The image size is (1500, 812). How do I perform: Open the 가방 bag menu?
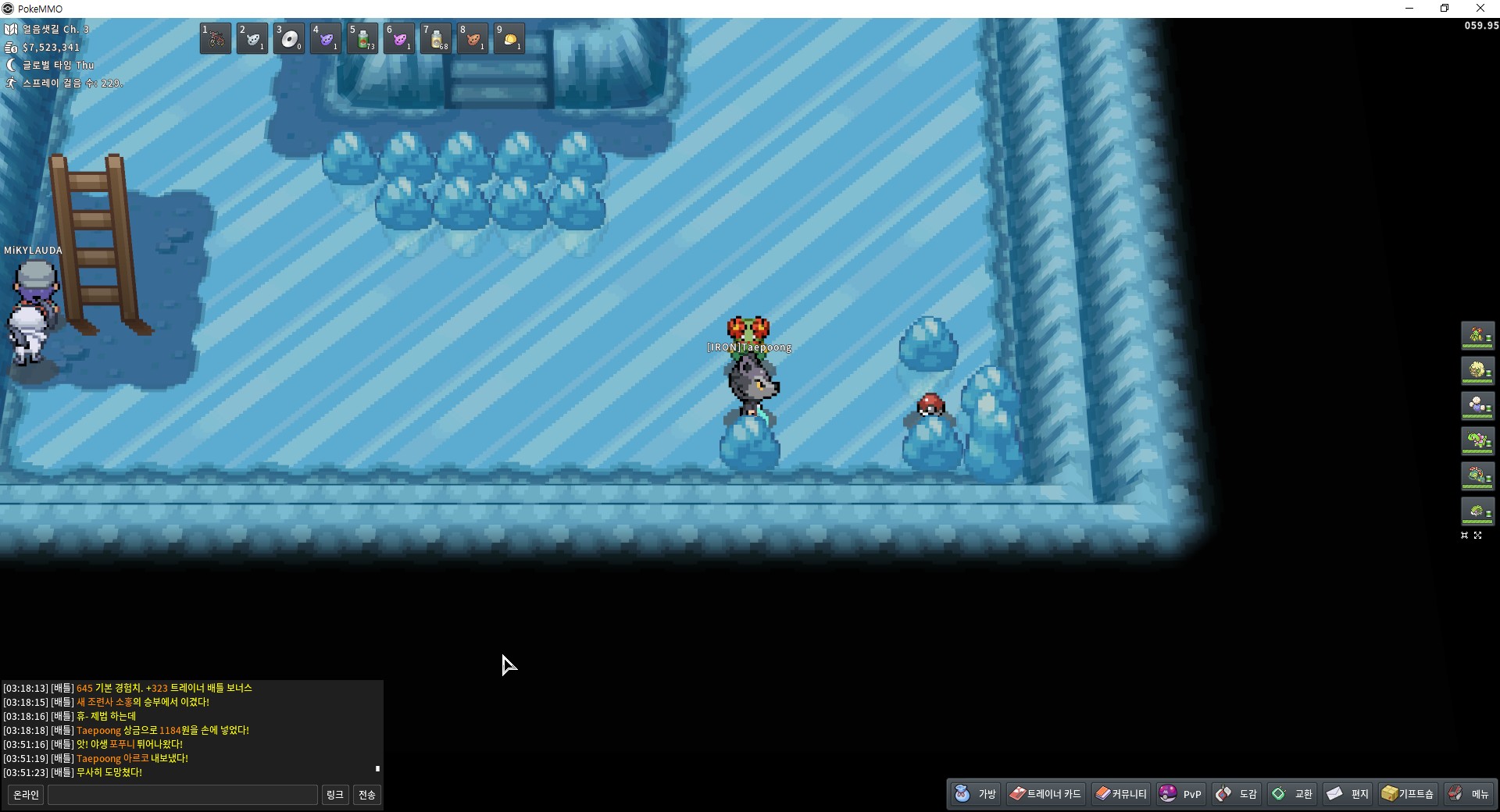tap(976, 794)
